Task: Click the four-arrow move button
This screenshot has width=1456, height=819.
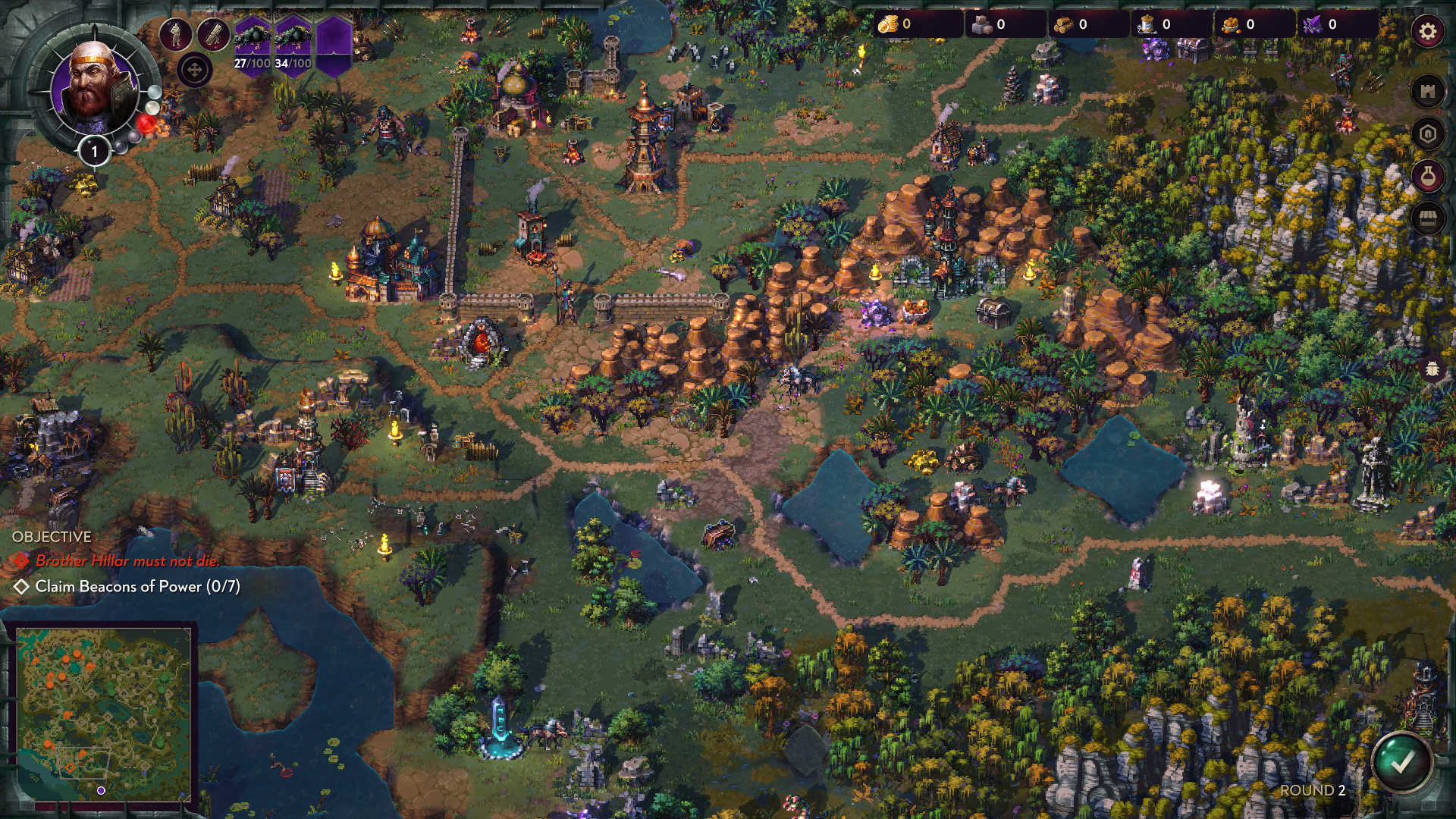Action: click(x=194, y=71)
